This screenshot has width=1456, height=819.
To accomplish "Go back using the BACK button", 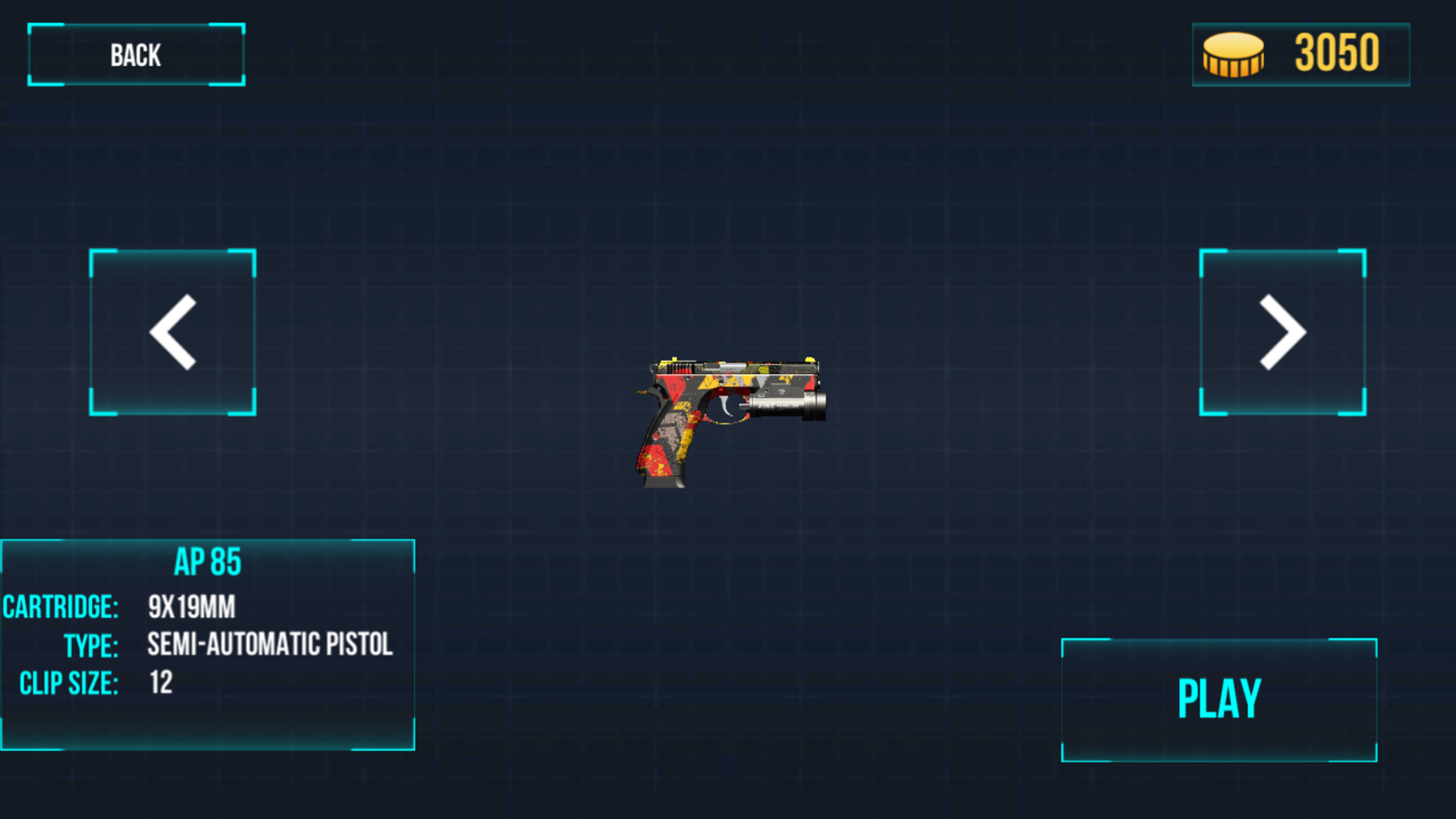I will [136, 54].
